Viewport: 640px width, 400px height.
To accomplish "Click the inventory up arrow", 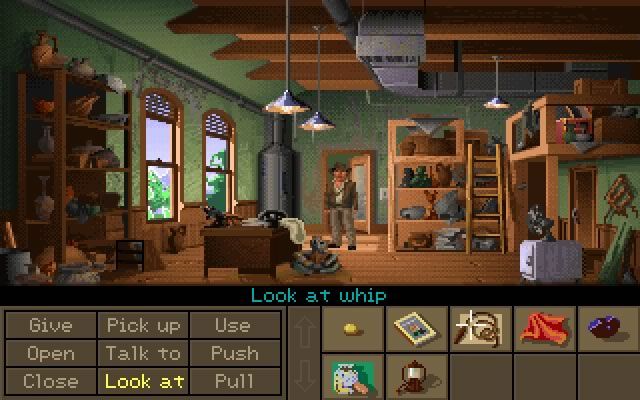I will [303, 330].
